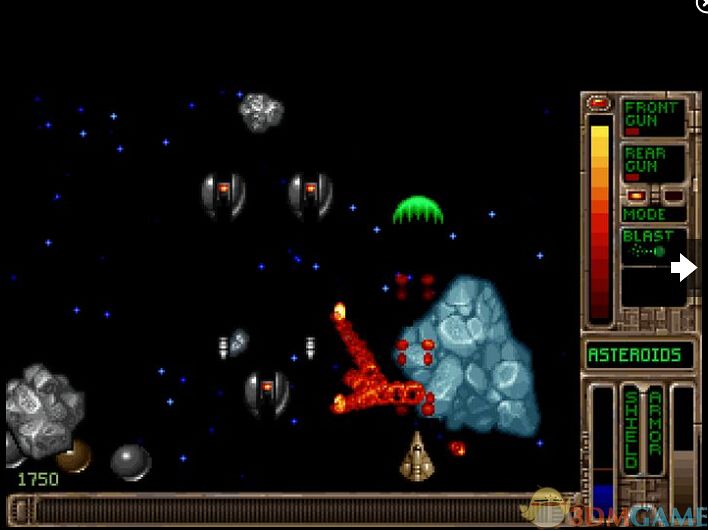
Task: Go to the next image with the white arrow
Action: click(x=685, y=267)
